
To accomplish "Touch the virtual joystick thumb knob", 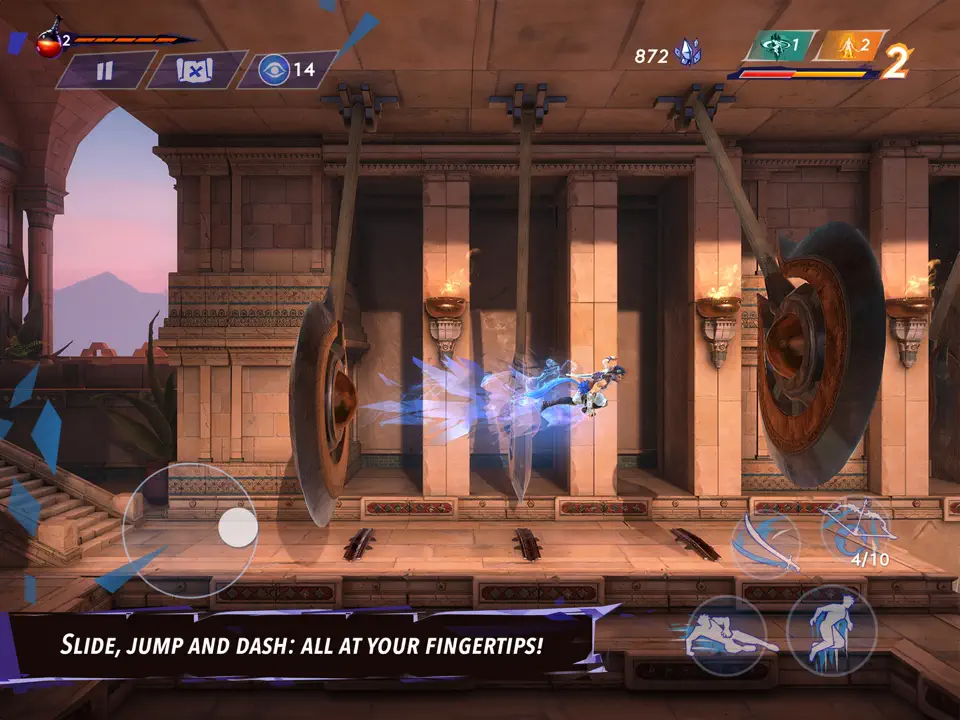I will [238, 527].
